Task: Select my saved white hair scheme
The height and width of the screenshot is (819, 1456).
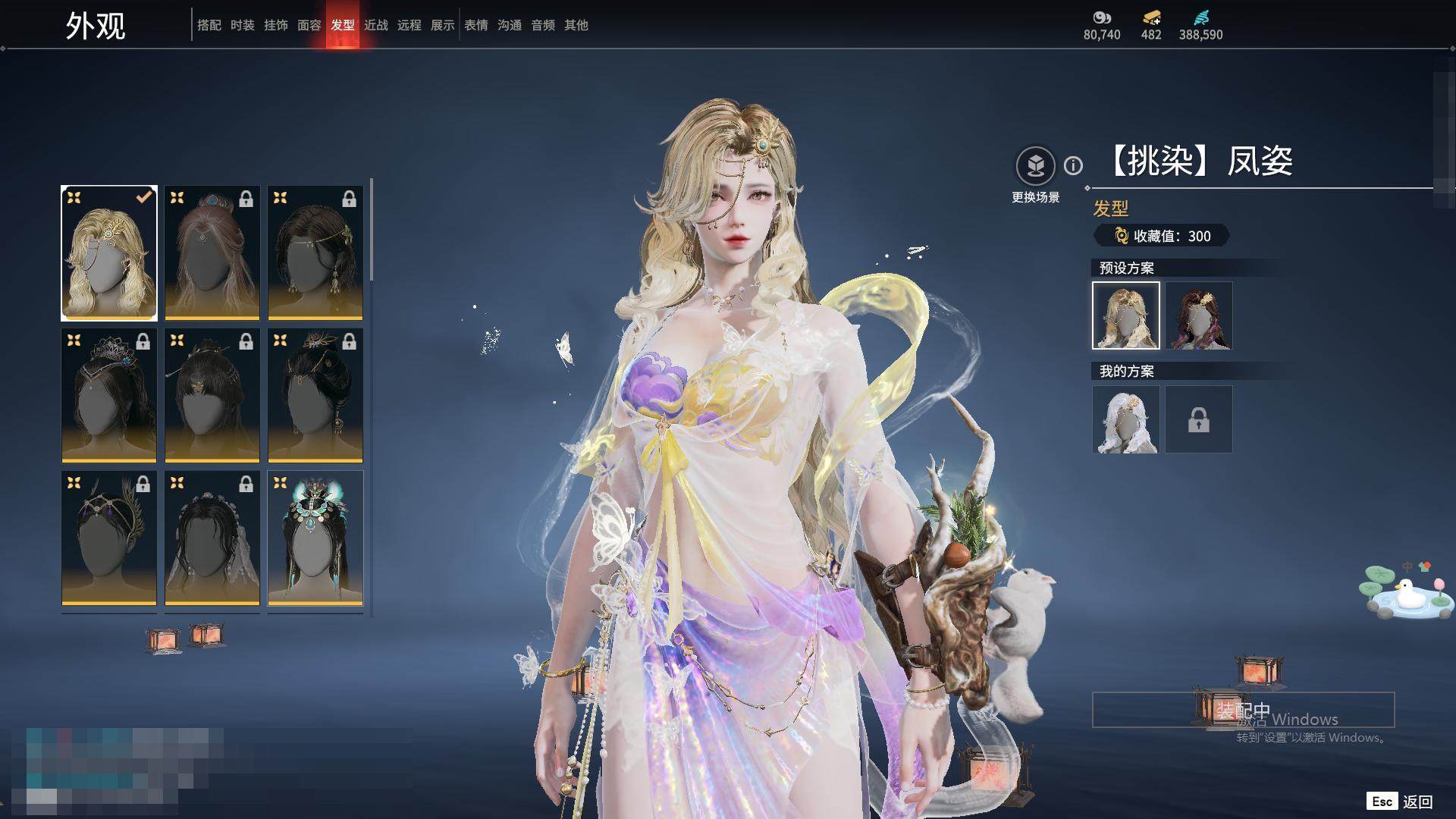Action: pyautogui.click(x=1125, y=419)
